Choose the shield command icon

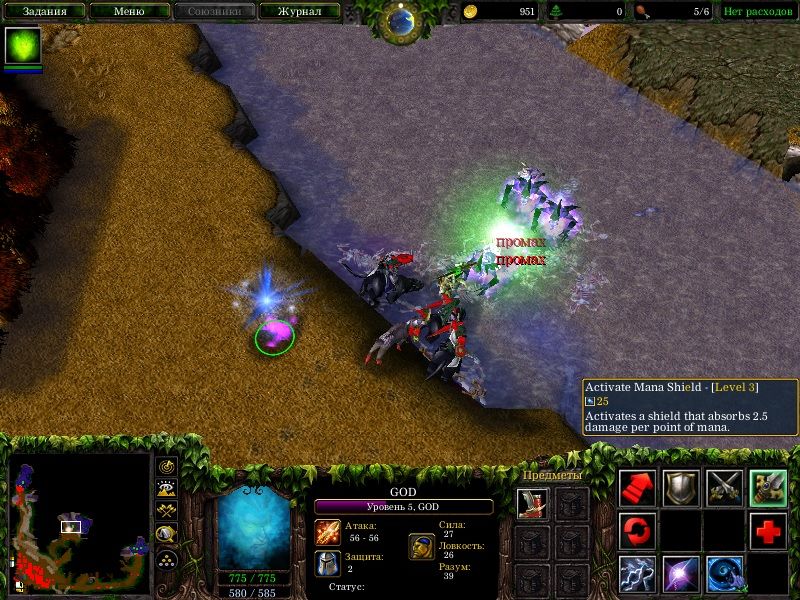tap(681, 487)
